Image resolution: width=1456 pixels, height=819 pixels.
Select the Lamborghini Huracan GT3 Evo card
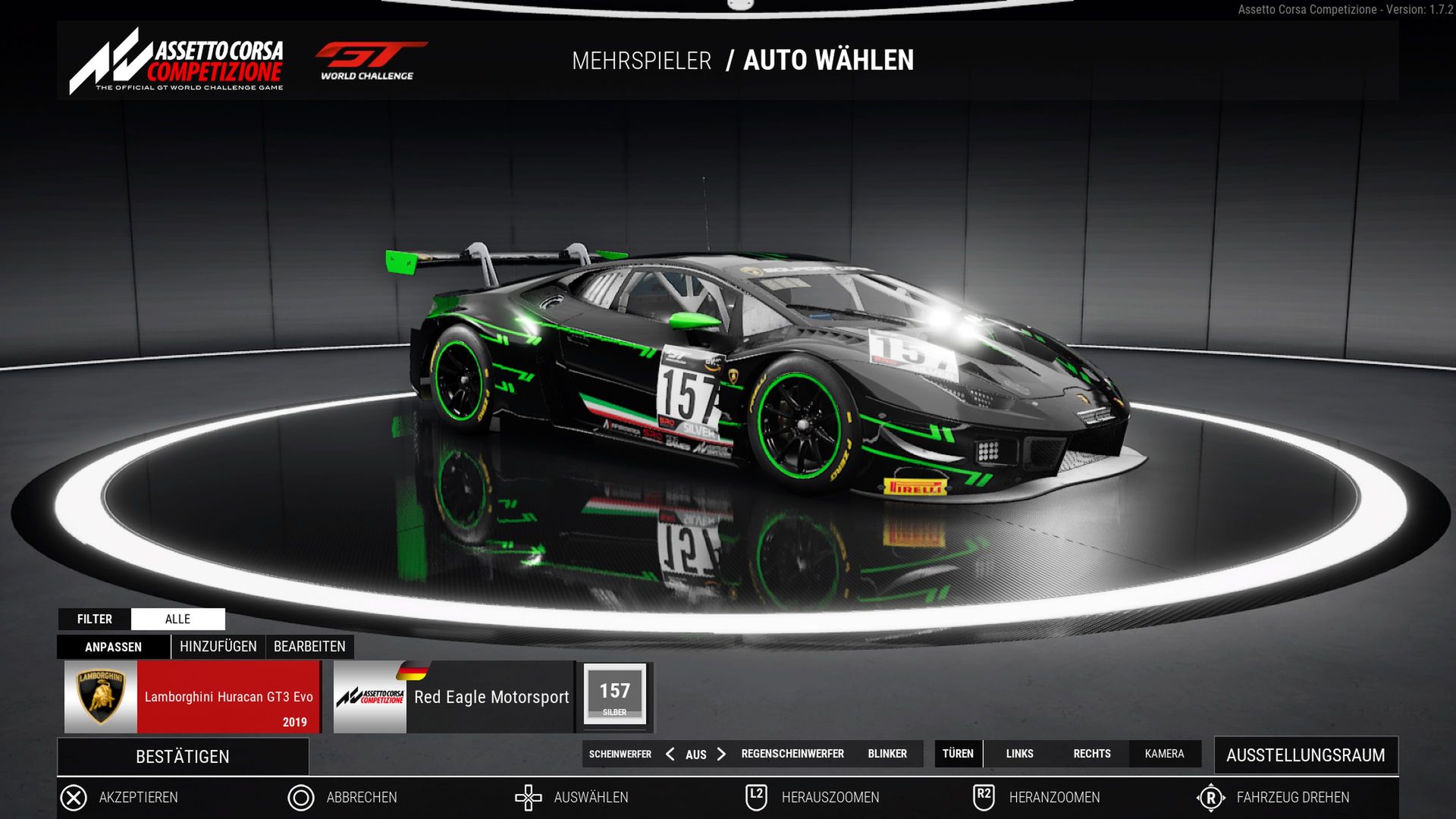coord(193,697)
